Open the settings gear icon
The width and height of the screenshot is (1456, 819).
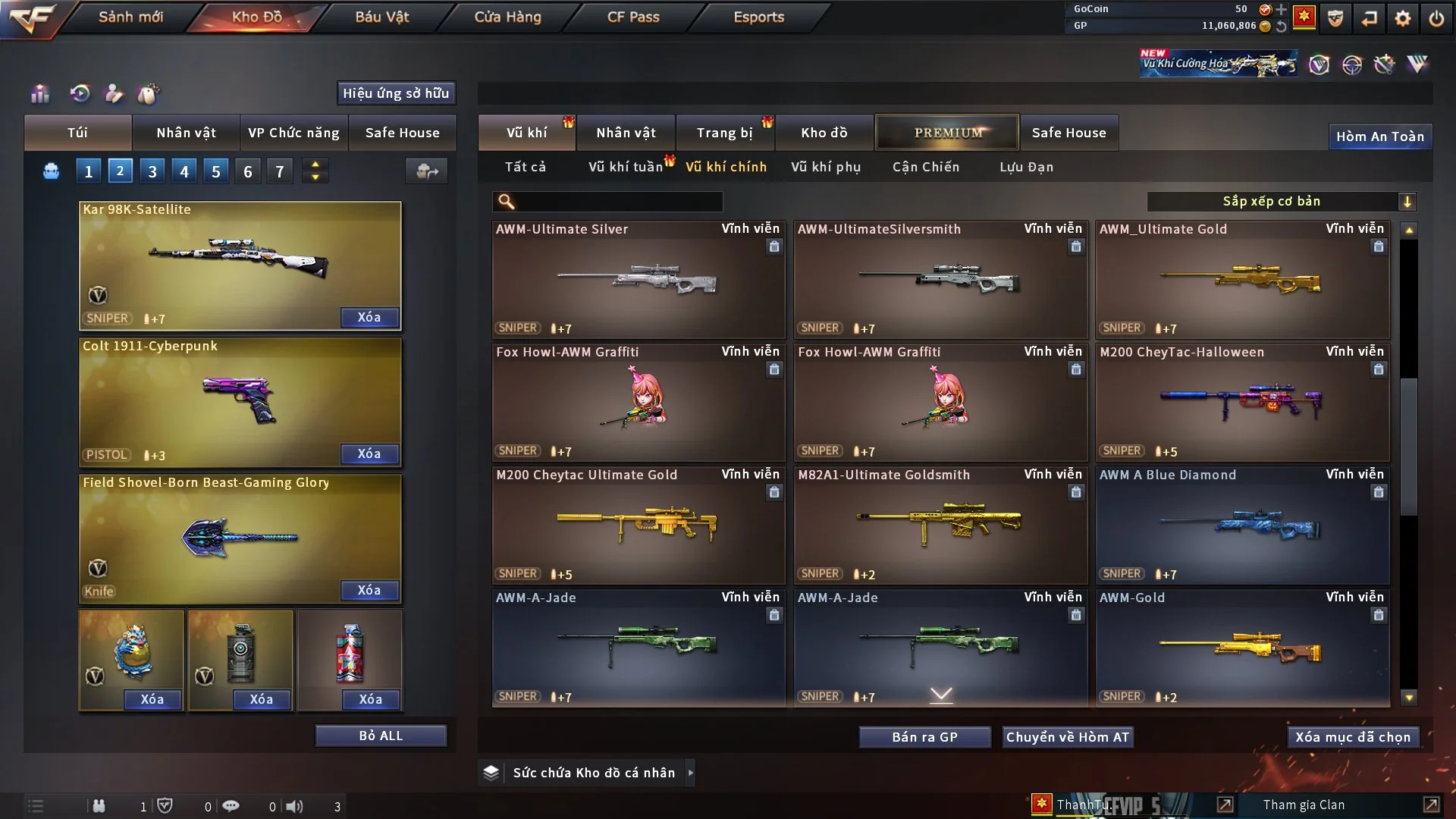pos(1402,18)
